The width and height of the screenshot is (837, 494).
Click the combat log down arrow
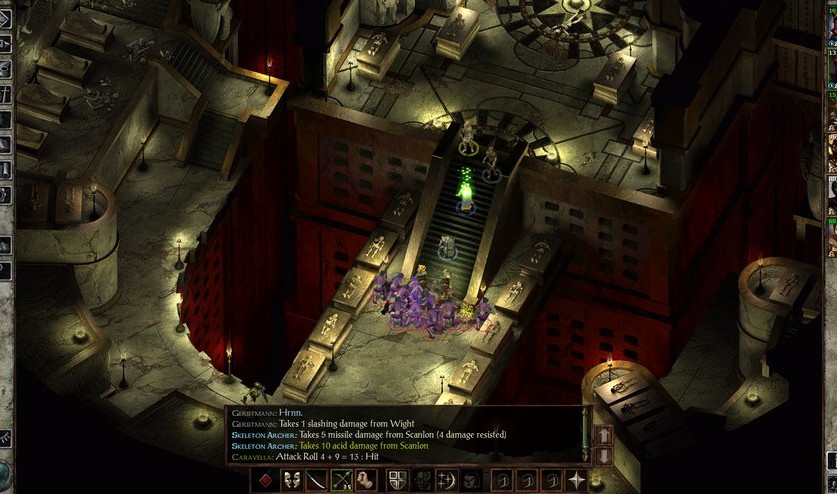point(604,455)
